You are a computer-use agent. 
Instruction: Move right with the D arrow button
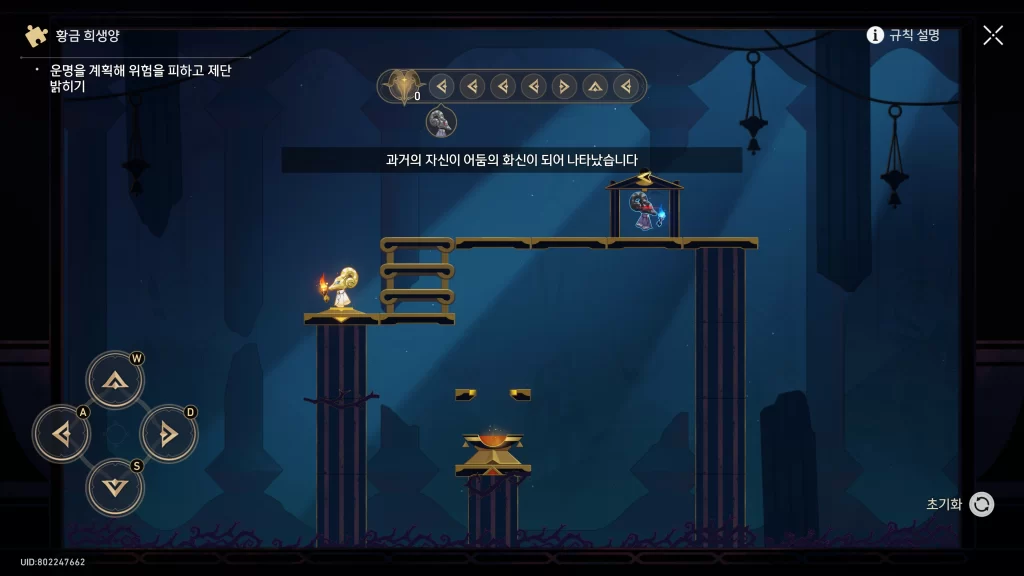point(168,434)
